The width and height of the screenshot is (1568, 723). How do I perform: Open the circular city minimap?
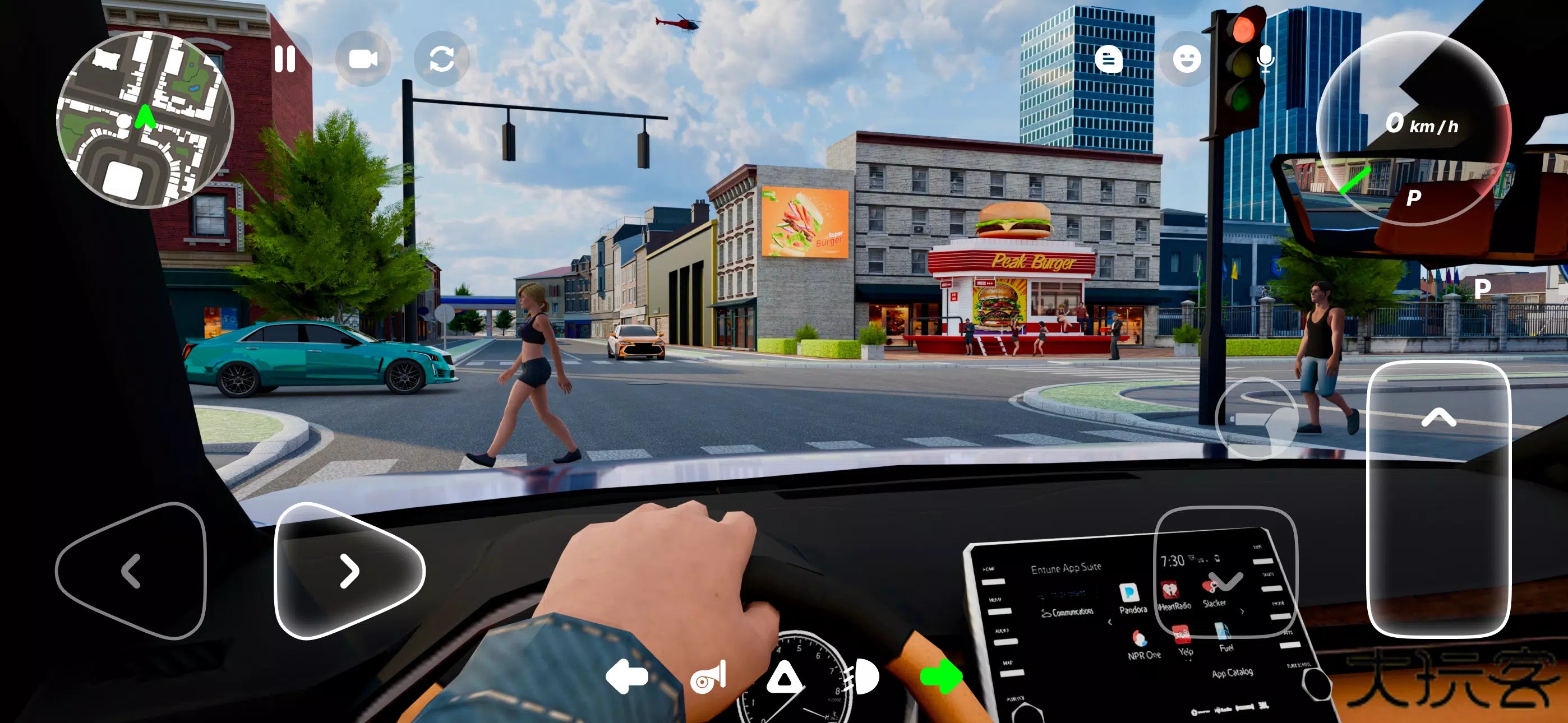[145, 120]
